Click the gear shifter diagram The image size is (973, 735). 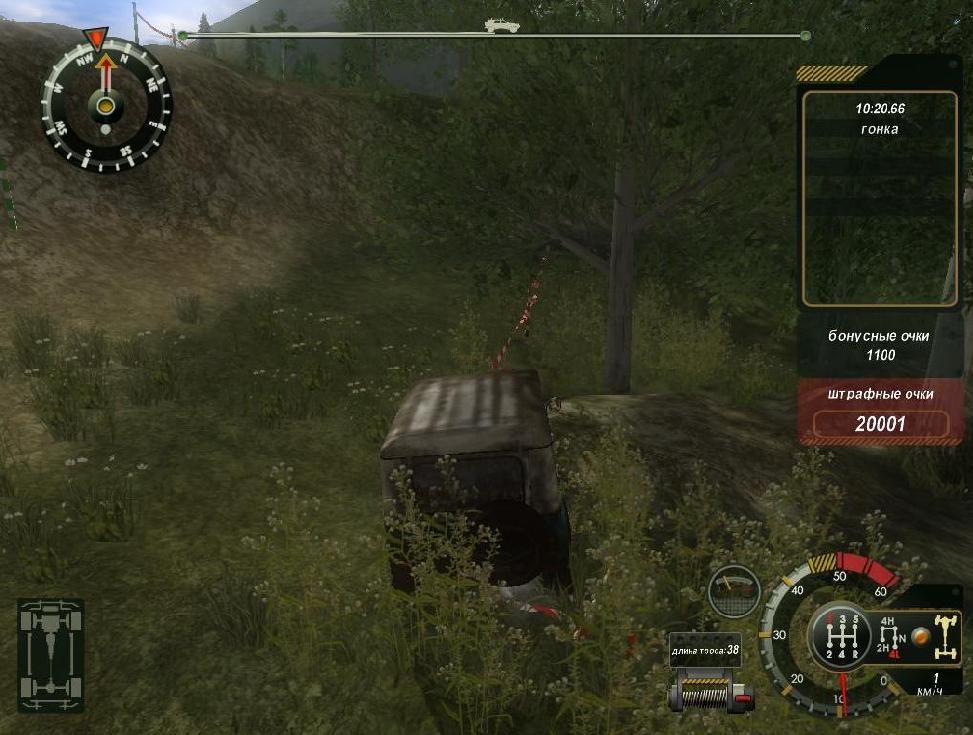tap(838, 637)
